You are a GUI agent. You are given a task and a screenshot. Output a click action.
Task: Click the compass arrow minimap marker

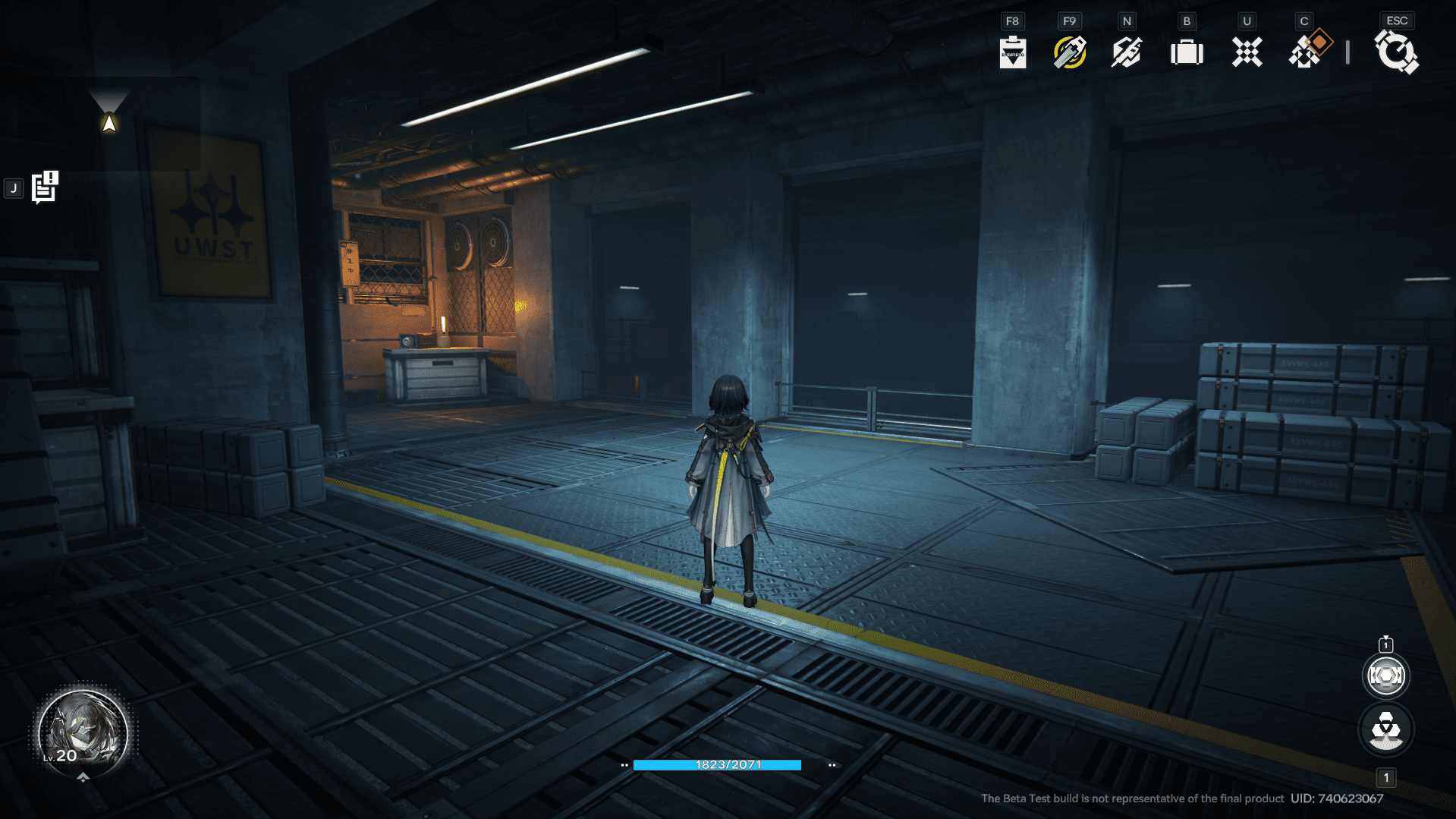tap(109, 123)
